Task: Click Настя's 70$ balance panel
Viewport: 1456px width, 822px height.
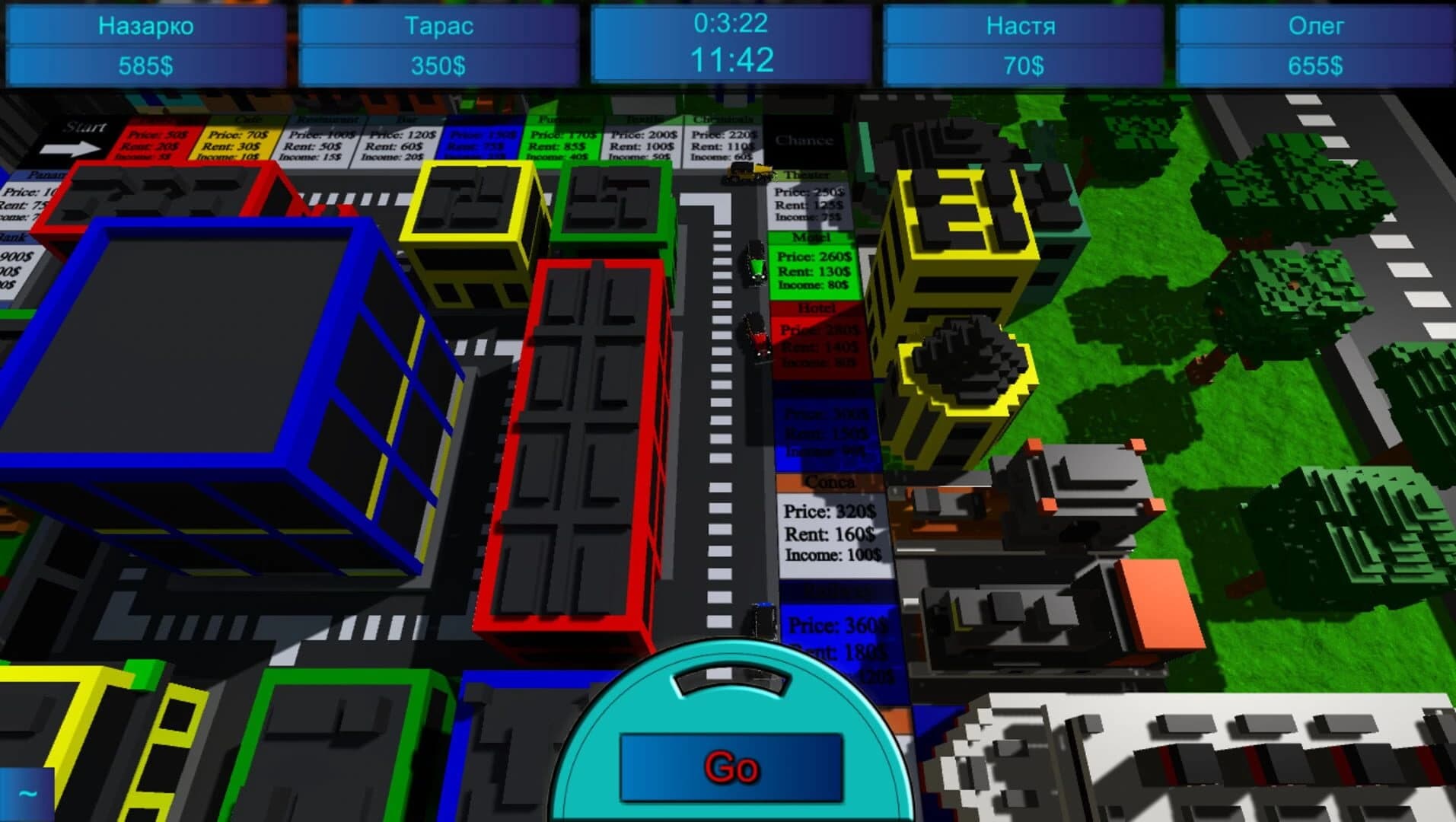Action: click(1020, 65)
